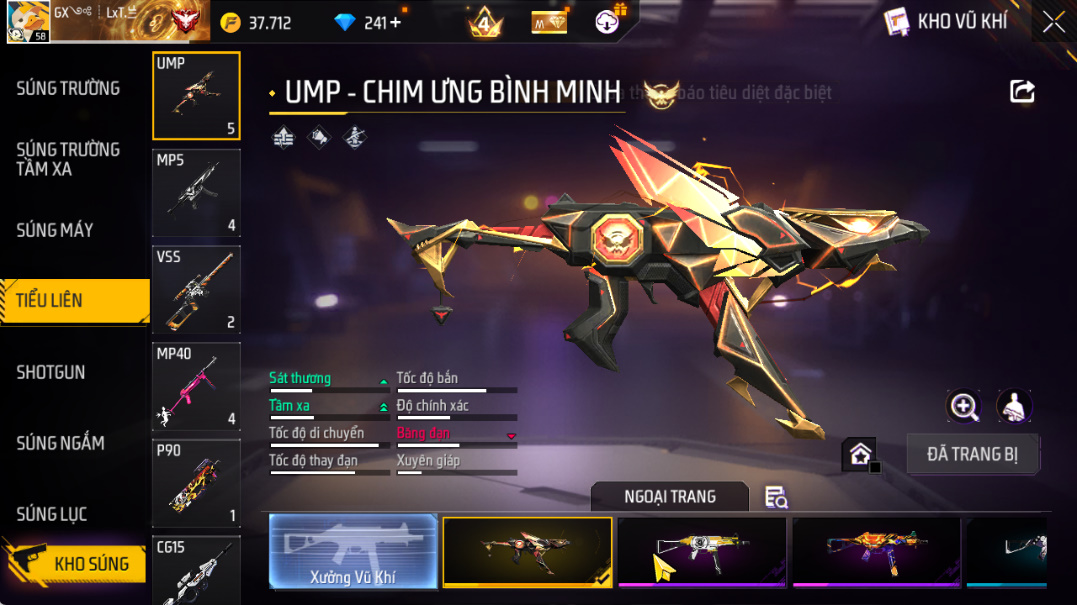Open the Súng Máy weapon category

tap(55, 230)
